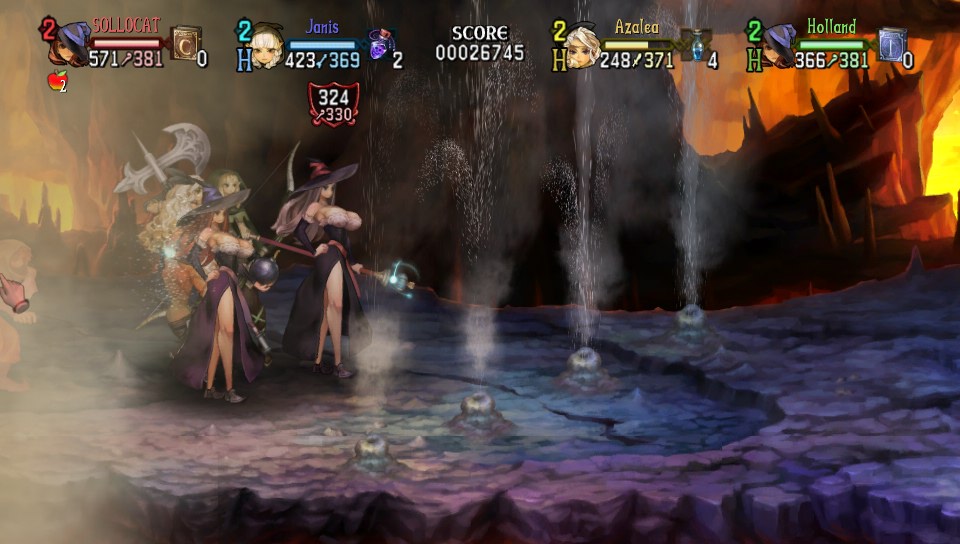
Task: Use Azalea's blue potion bottle
Action: tap(694, 45)
